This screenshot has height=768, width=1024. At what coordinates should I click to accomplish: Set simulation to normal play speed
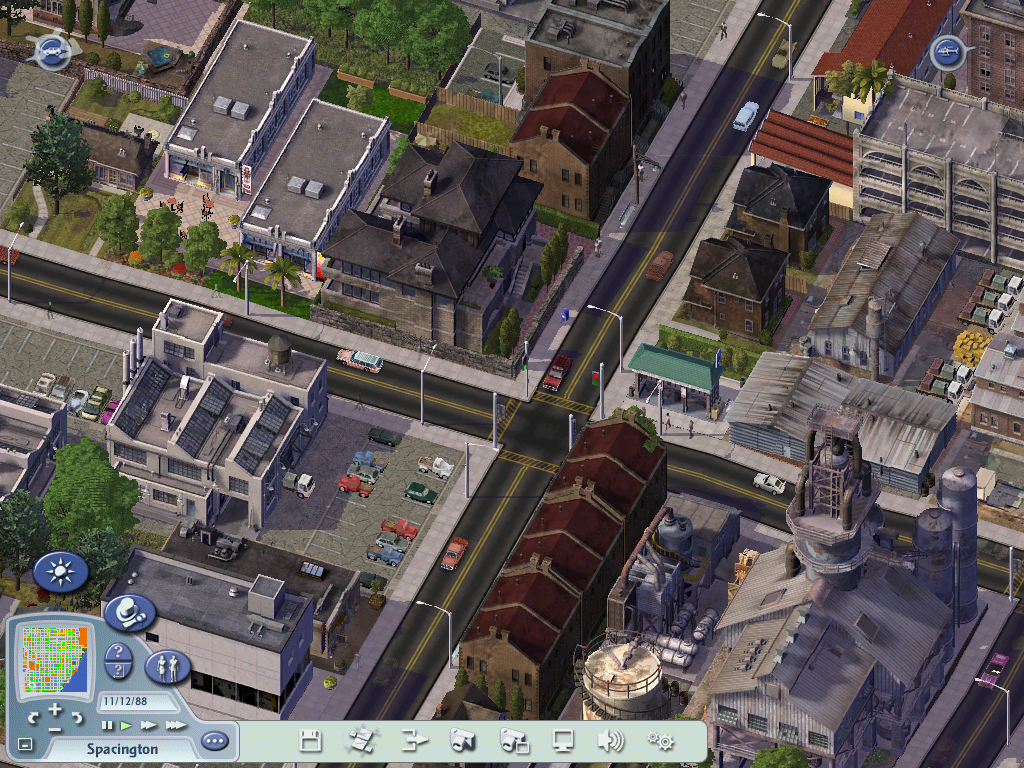click(x=126, y=725)
